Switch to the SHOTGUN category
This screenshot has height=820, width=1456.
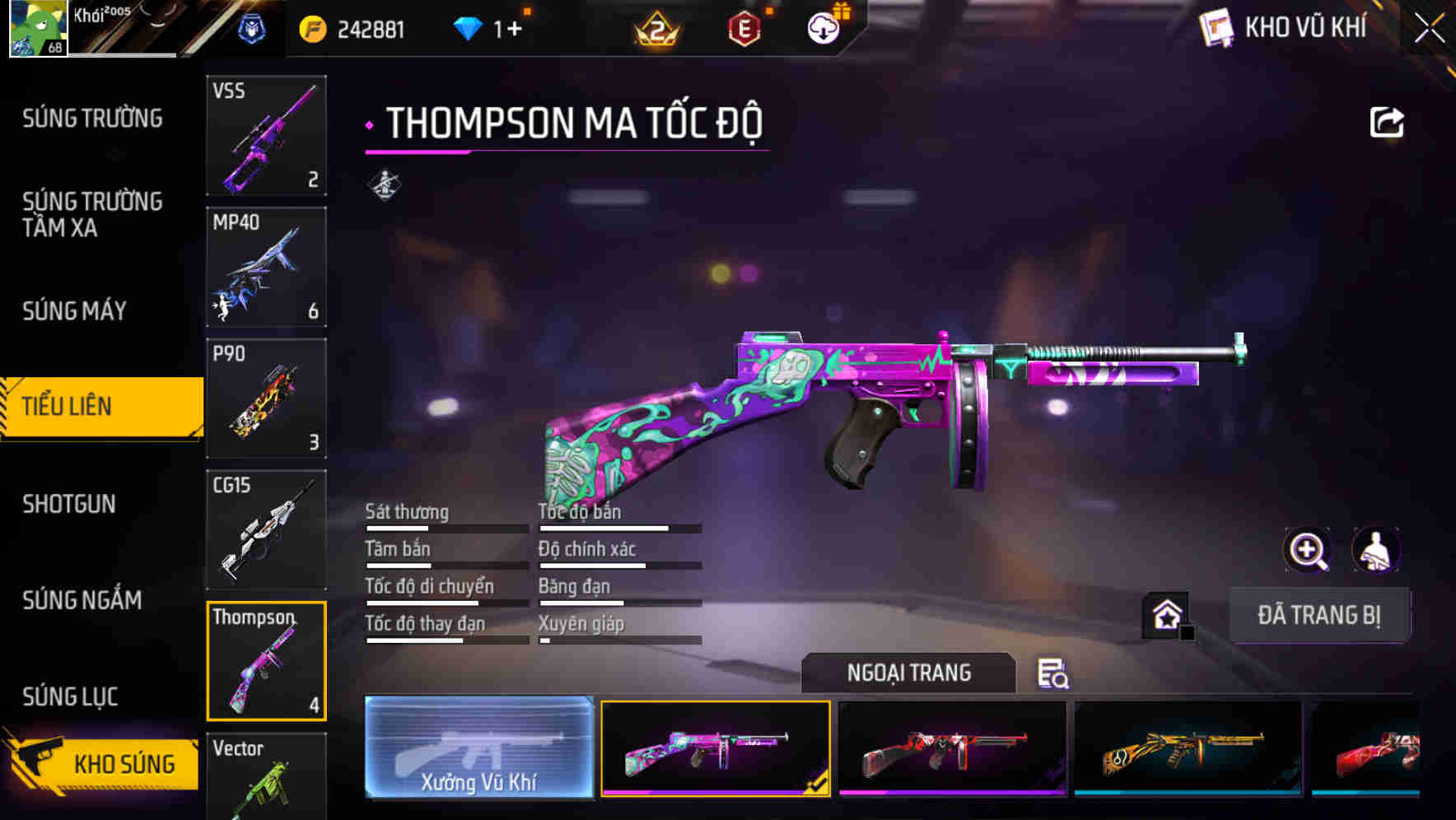(x=70, y=504)
